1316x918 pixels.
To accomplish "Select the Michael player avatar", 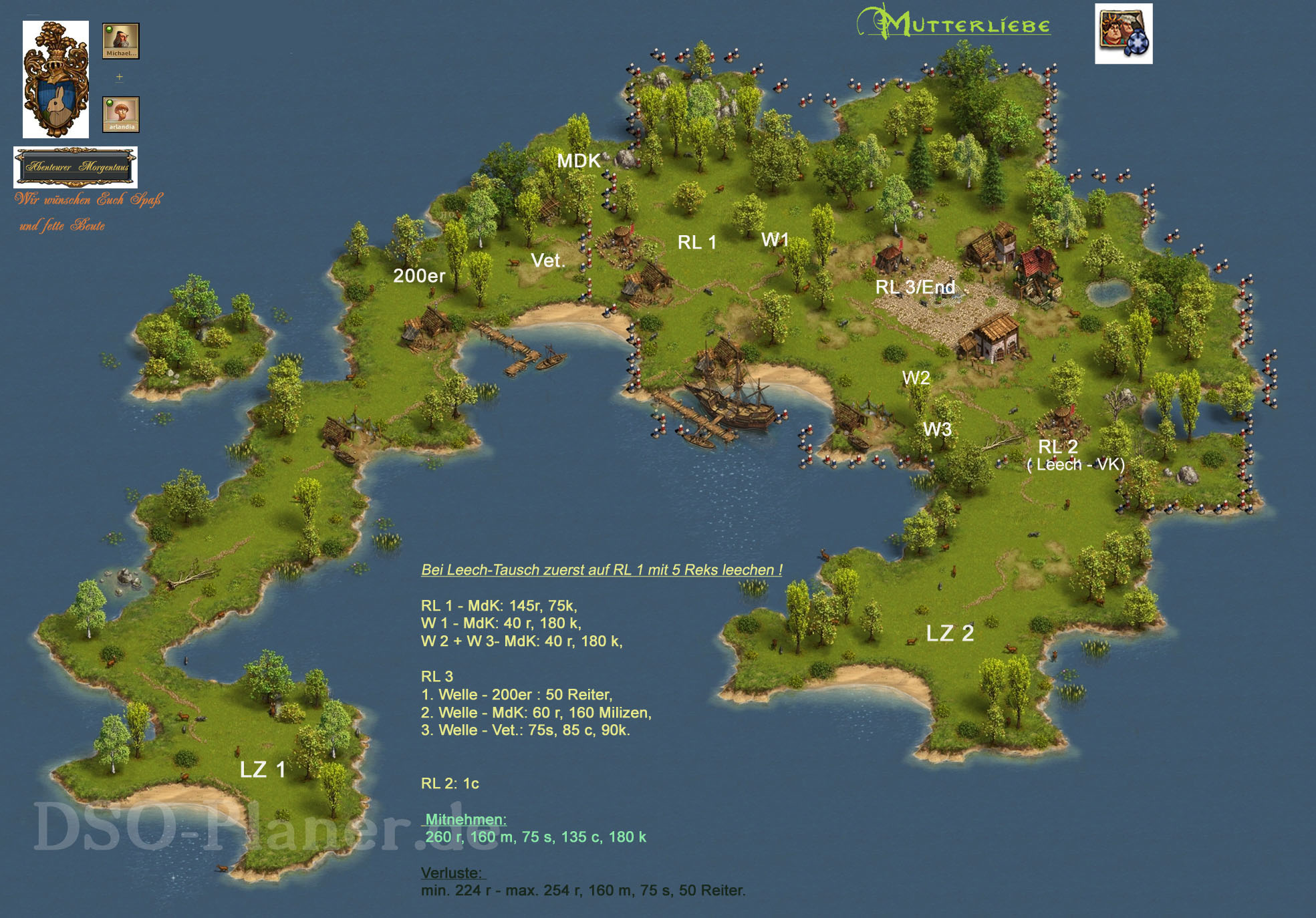I will click(120, 41).
